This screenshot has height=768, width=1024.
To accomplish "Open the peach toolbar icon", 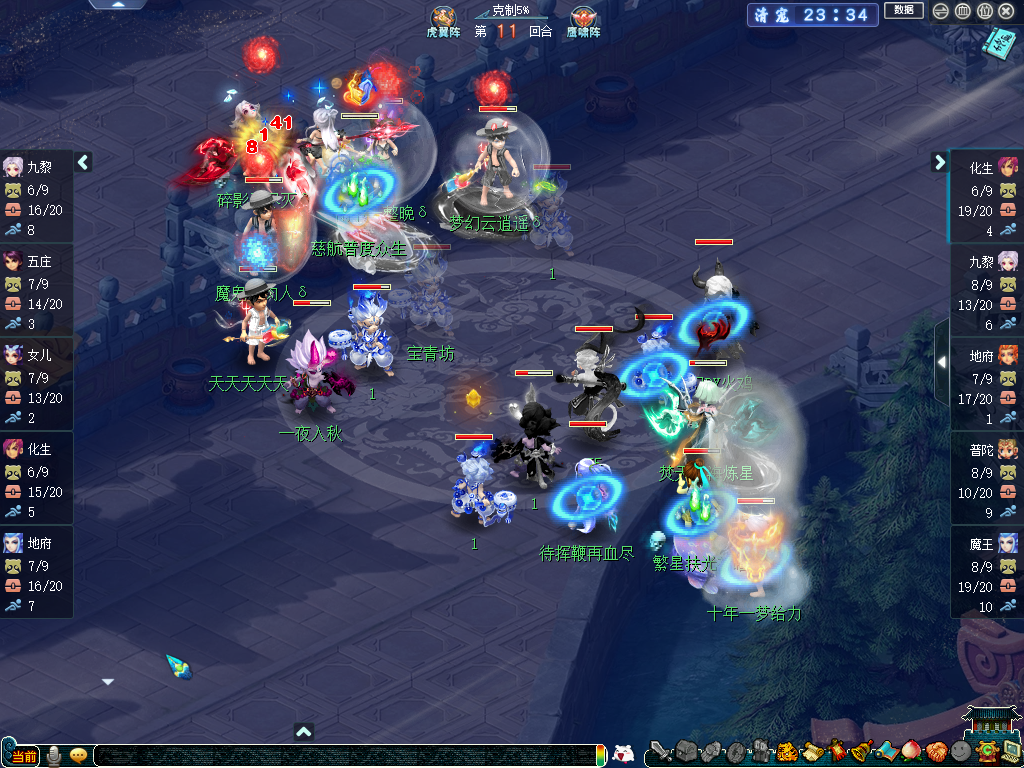I will pyautogui.click(x=911, y=751).
